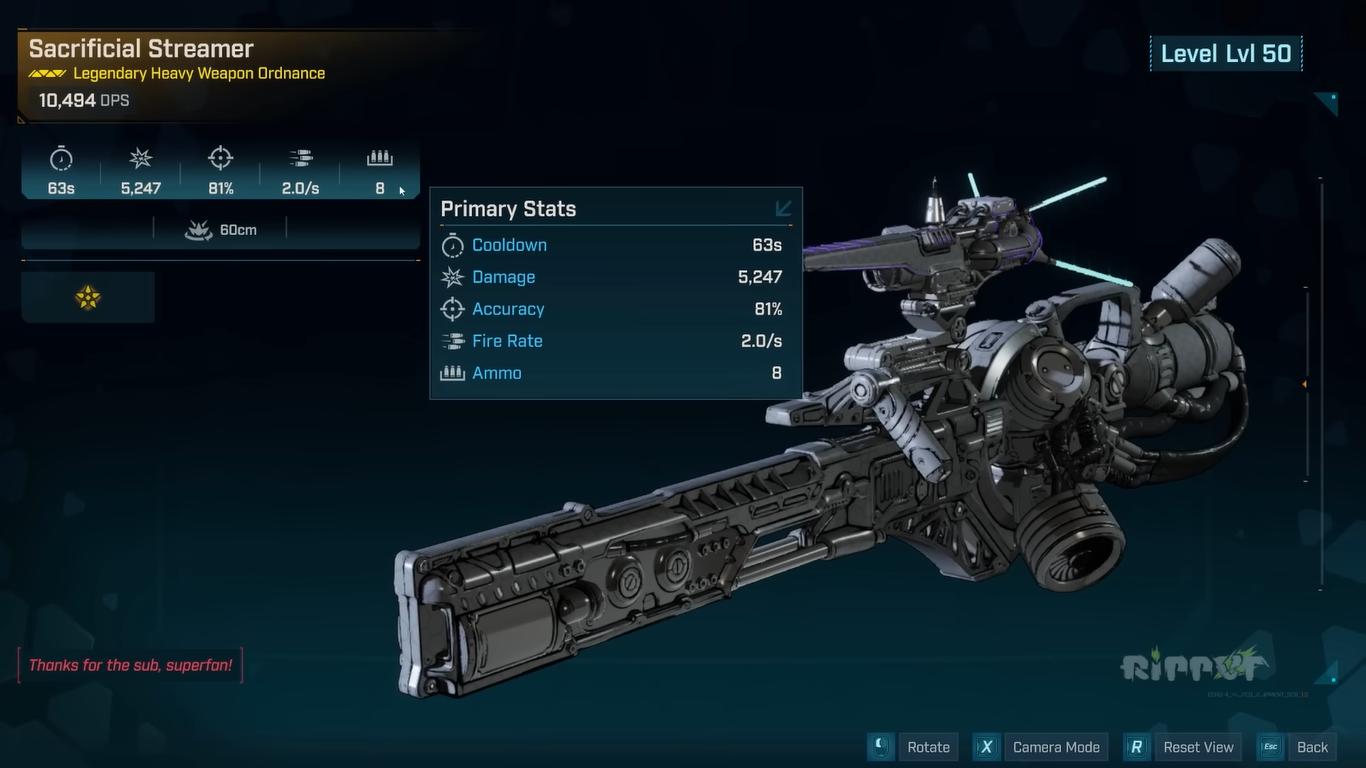Go Back from weapon inspection

point(1298,747)
